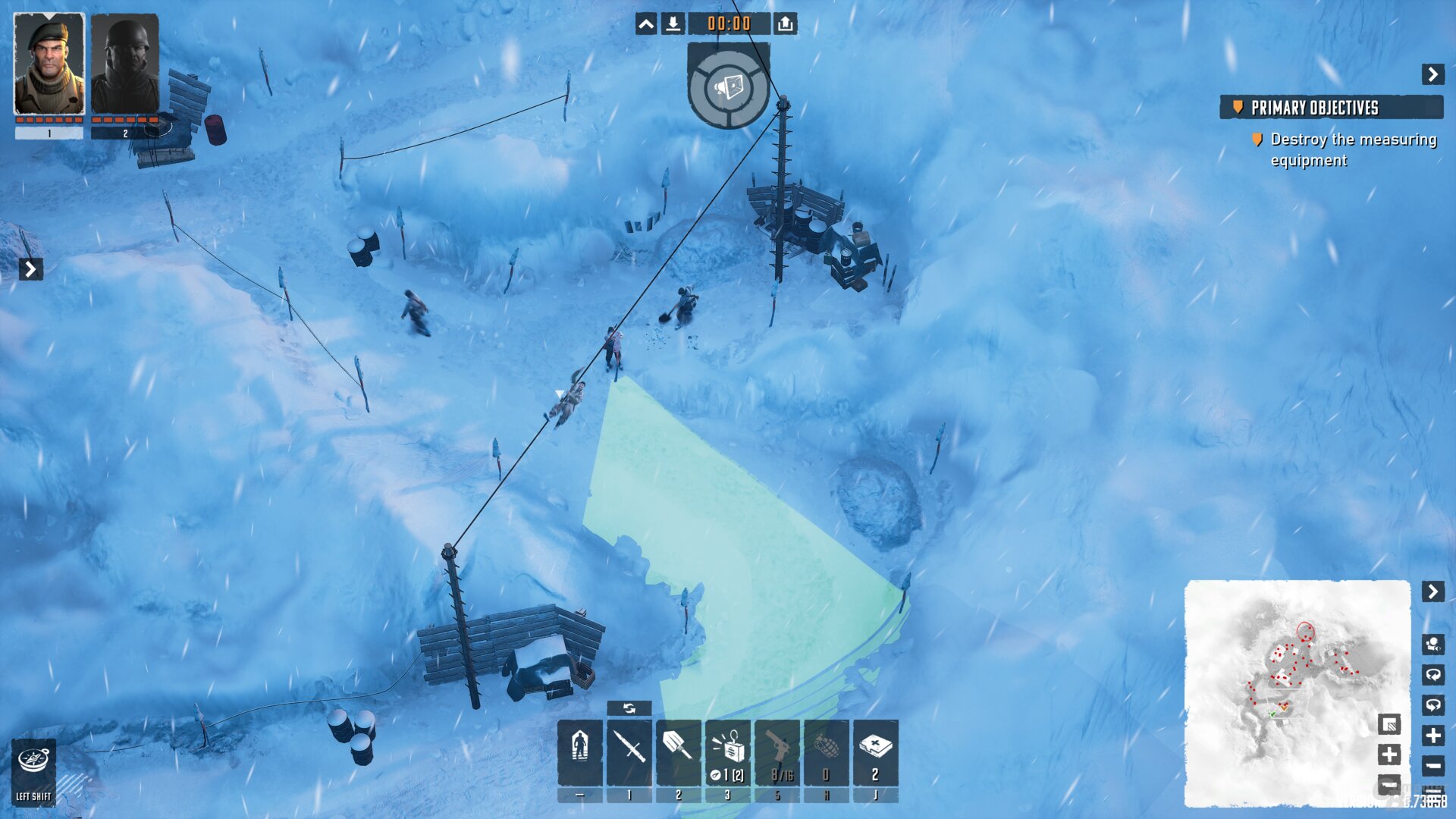Collapse the top bar with the up chevron
Image resolution: width=1456 pixels, height=819 pixels.
(645, 24)
